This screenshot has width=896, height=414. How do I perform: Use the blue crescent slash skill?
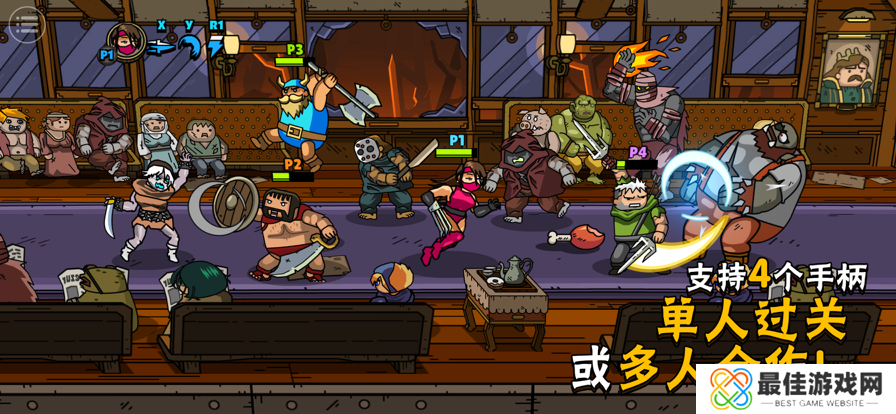coord(189,46)
